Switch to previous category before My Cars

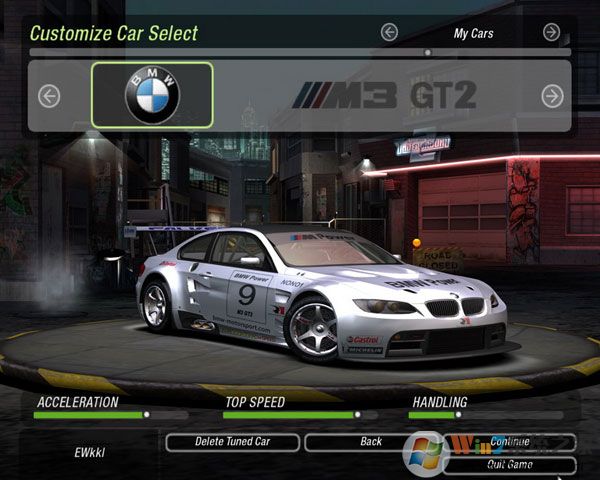click(389, 32)
